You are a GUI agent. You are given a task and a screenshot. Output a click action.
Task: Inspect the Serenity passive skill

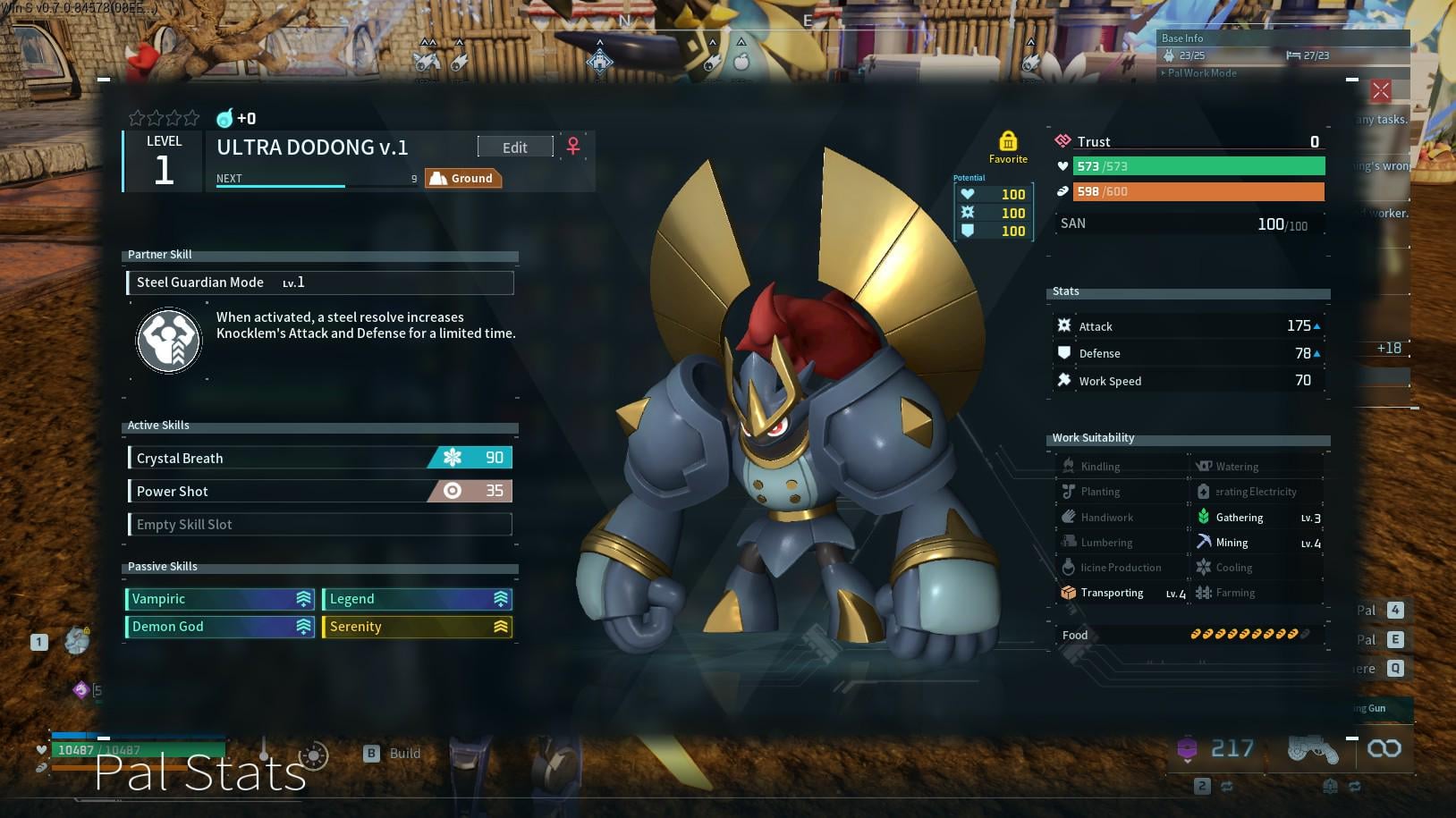417,627
